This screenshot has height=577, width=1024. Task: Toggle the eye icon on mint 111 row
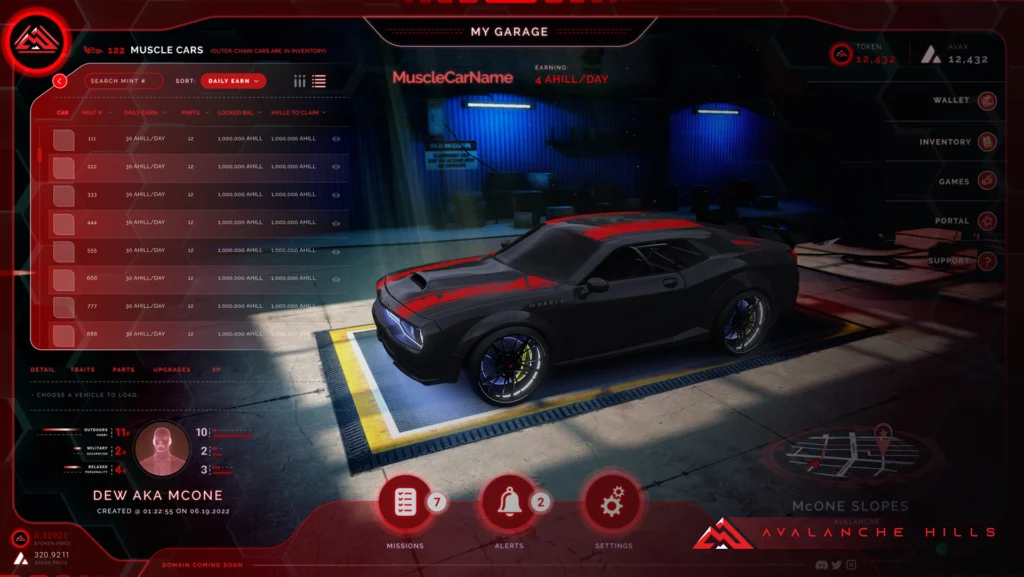tap(336, 139)
